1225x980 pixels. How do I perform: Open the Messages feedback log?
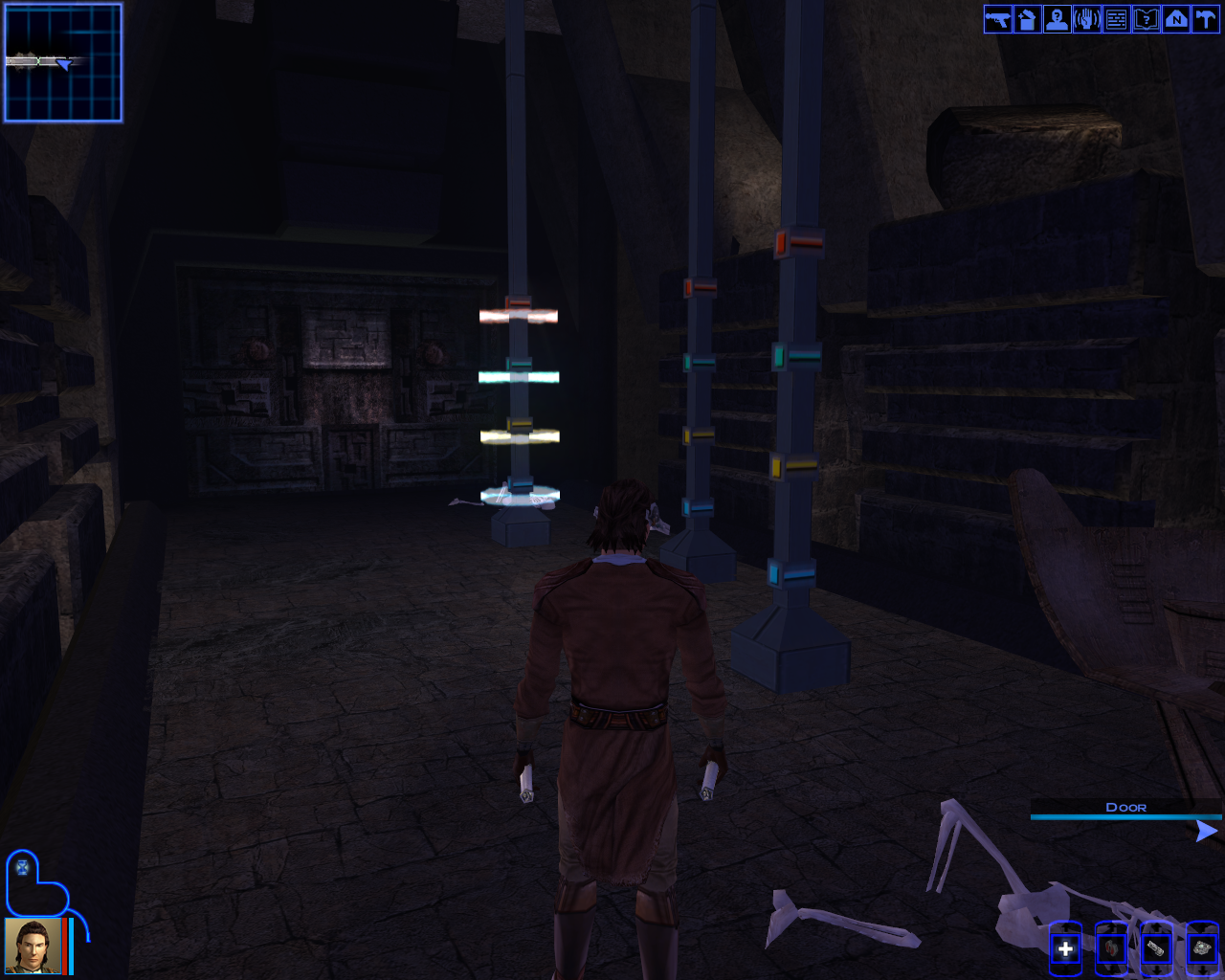(x=1116, y=19)
